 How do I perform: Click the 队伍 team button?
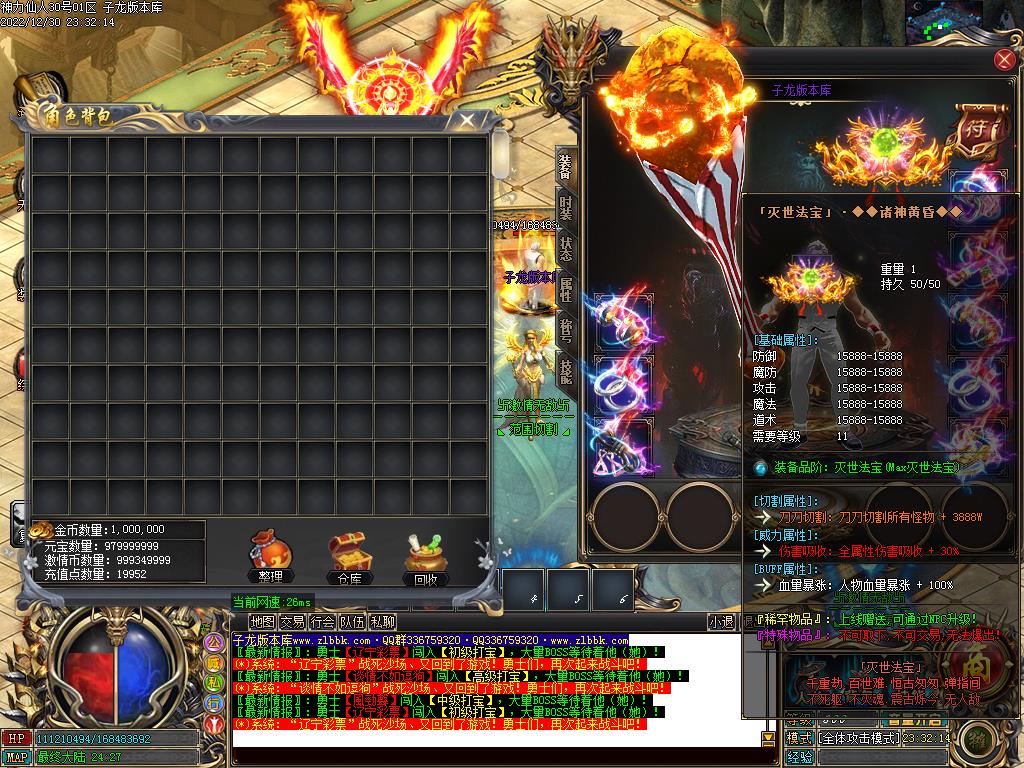tap(352, 622)
